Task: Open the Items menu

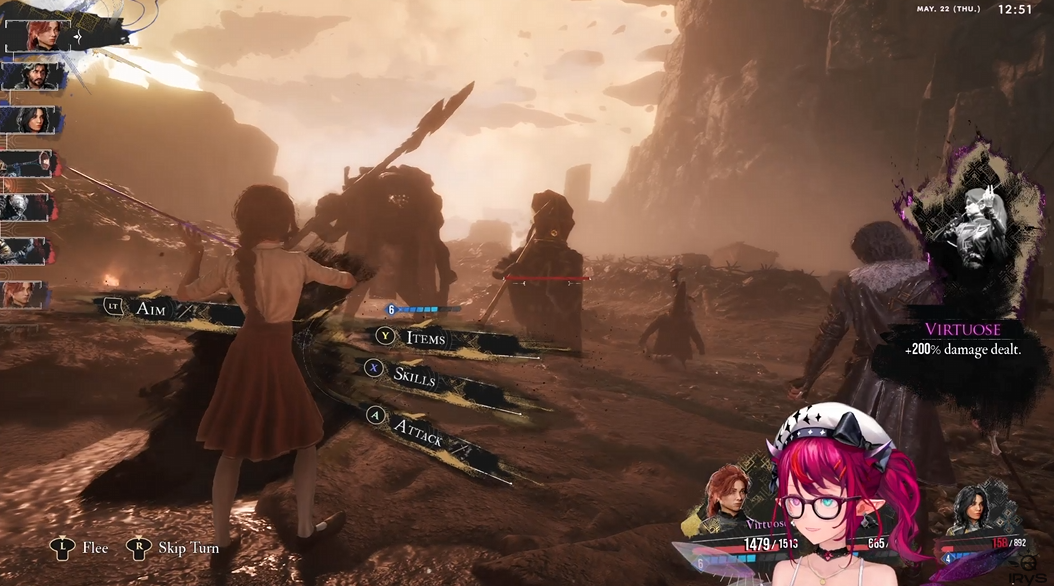Action: [x=425, y=338]
